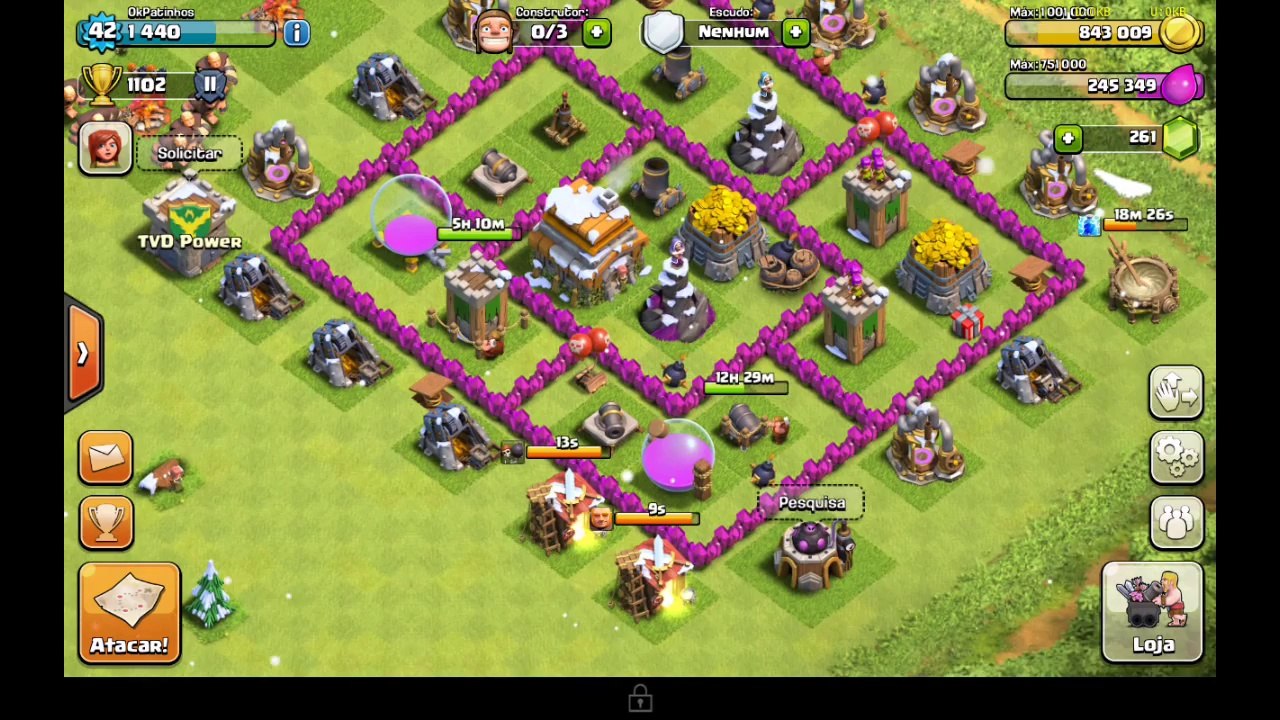The width and height of the screenshot is (1280, 720).
Task: Show the trophy rankings button
Action: click(106, 521)
